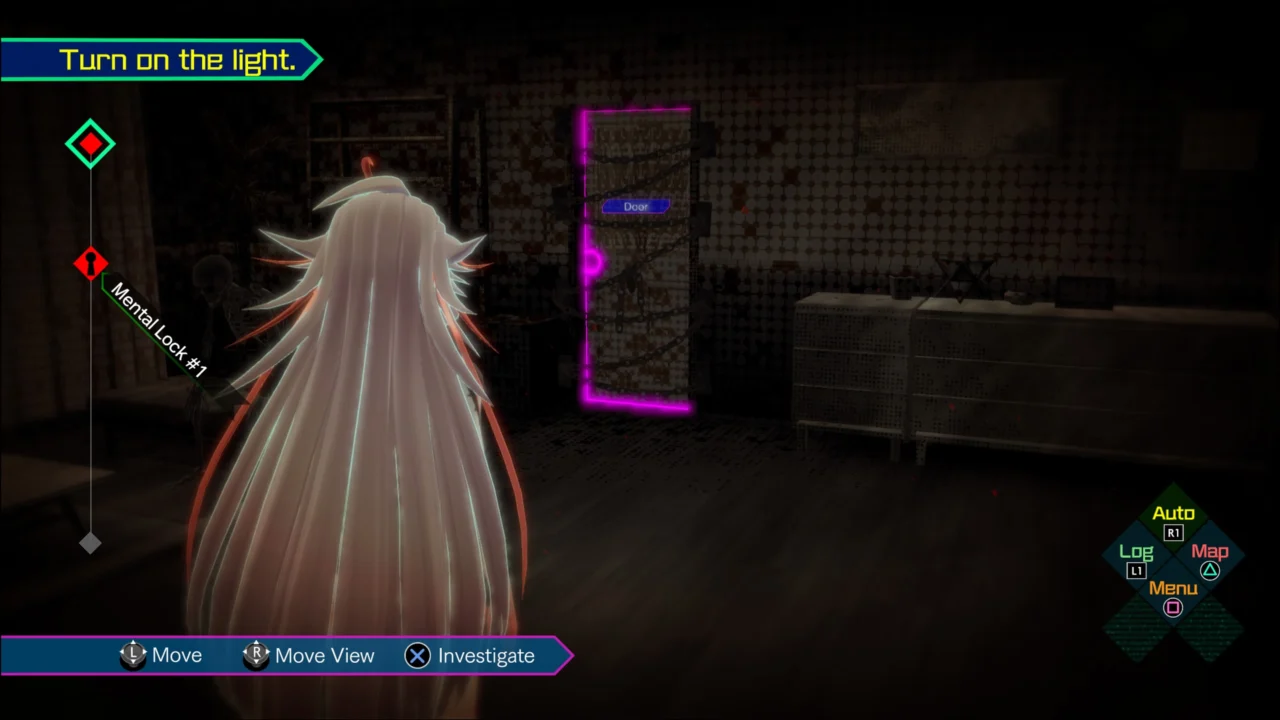Click the L stick Move icon
1280x720 pixels.
pyautogui.click(x=133, y=655)
